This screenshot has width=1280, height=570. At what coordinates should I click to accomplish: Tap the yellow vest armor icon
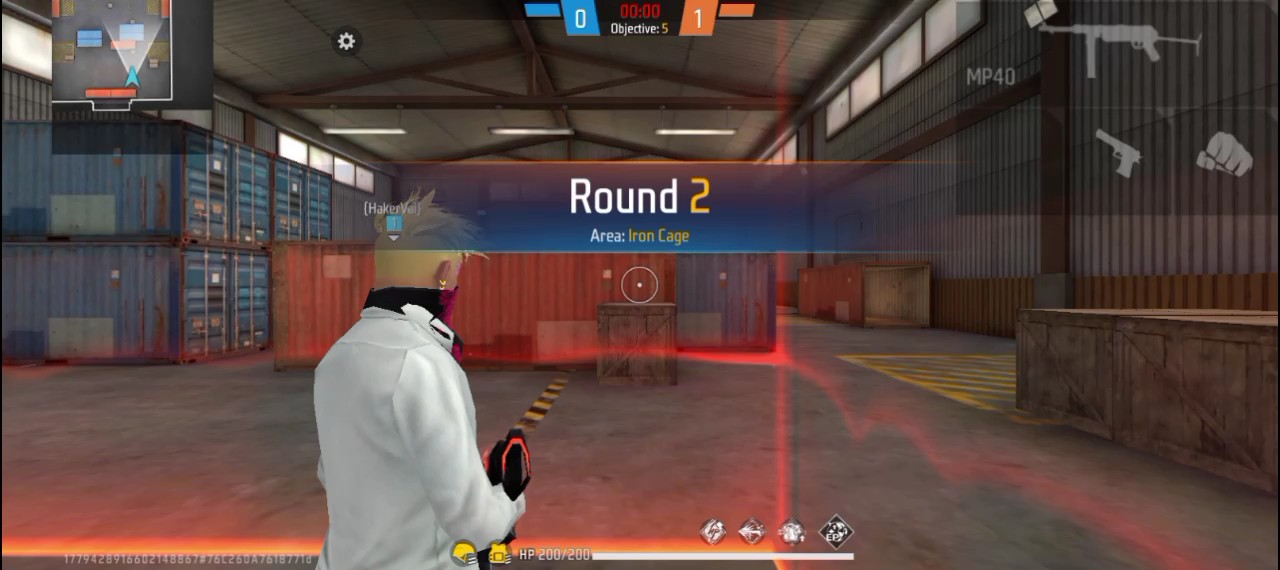tap(499, 552)
